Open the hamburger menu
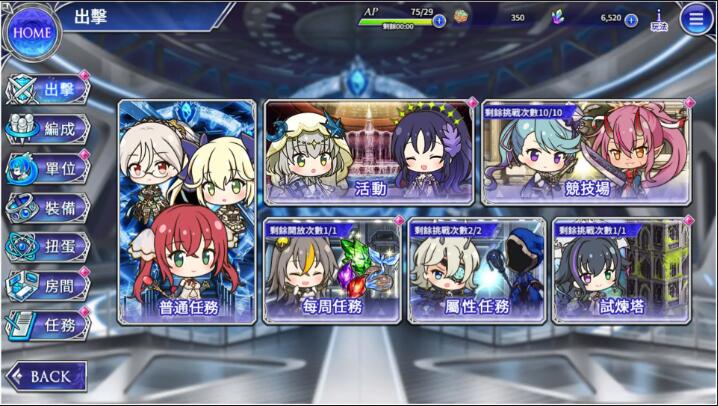Image resolution: width=718 pixels, height=406 pixels. click(x=696, y=18)
